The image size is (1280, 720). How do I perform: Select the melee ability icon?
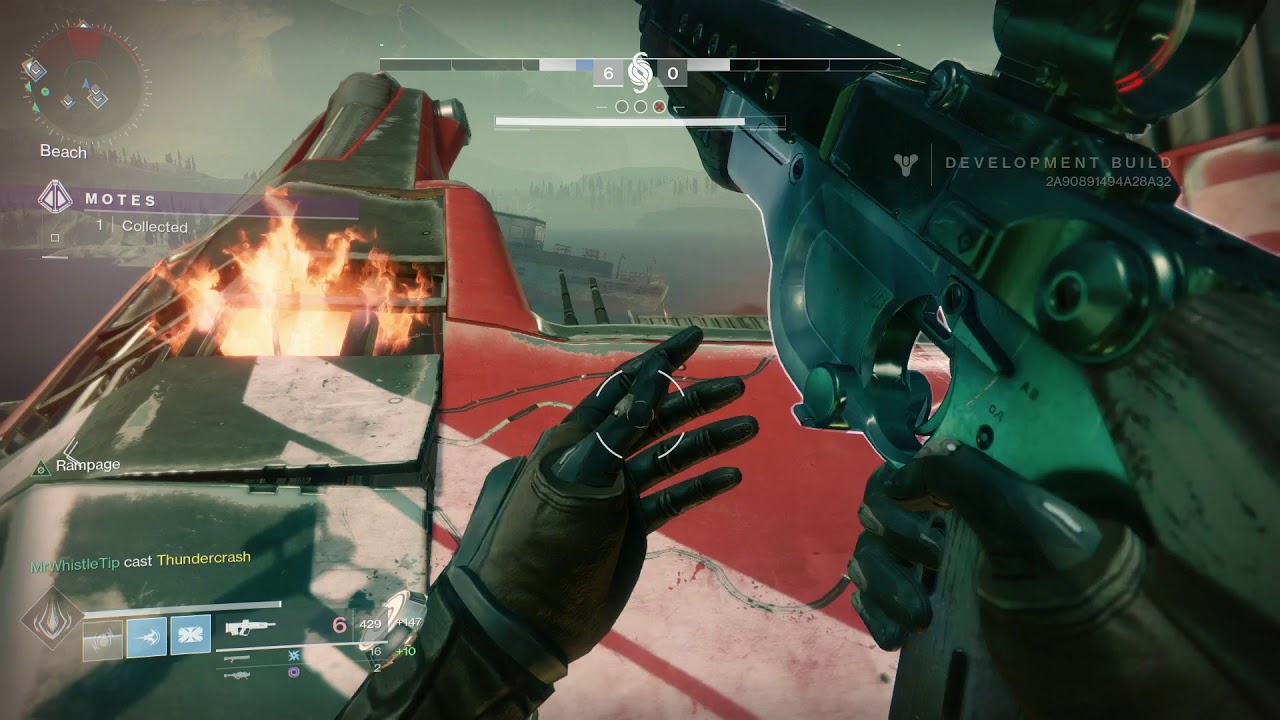click(x=147, y=636)
